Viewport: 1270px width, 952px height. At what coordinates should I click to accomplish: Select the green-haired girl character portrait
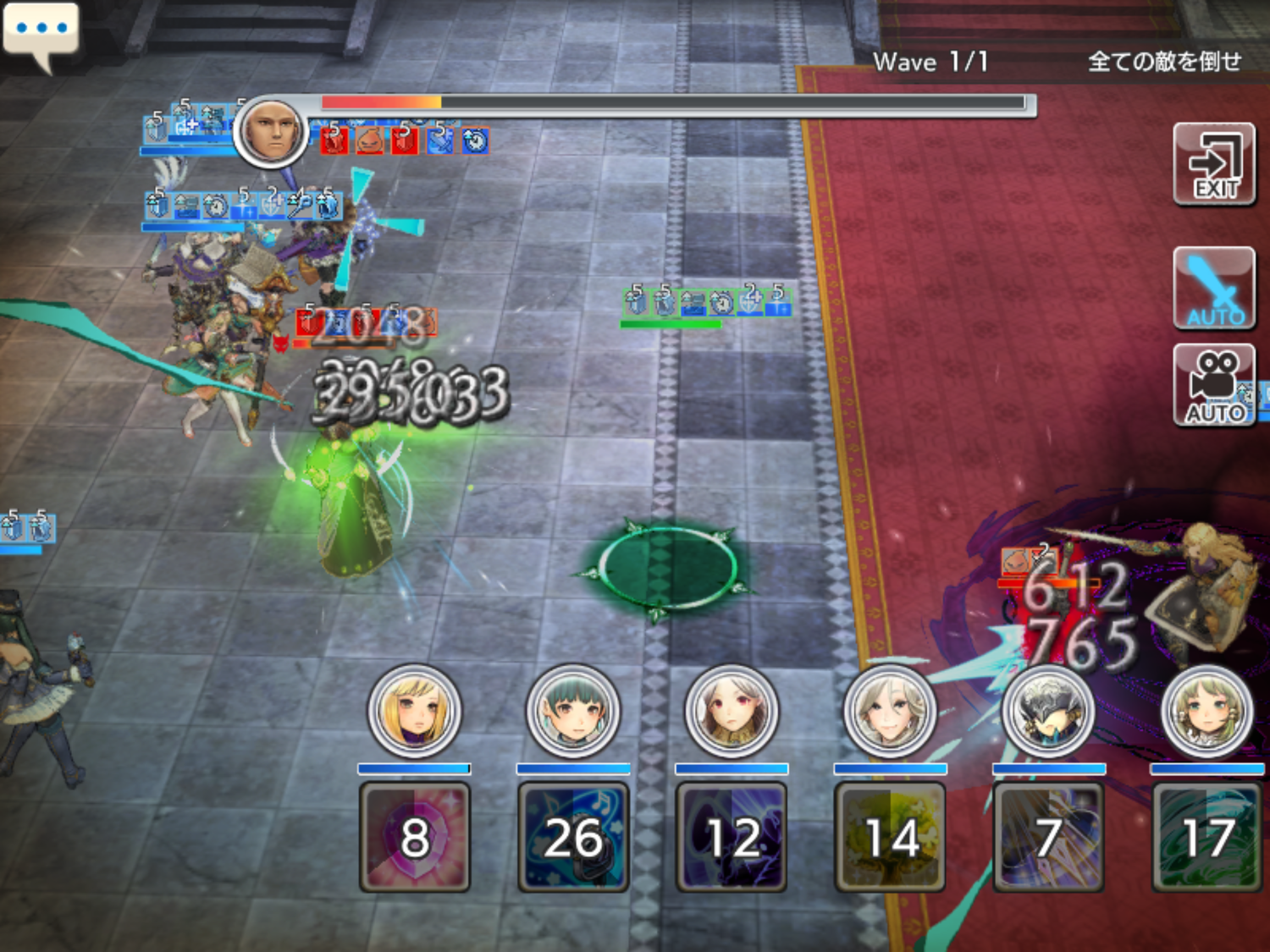pyautogui.click(x=1206, y=711)
